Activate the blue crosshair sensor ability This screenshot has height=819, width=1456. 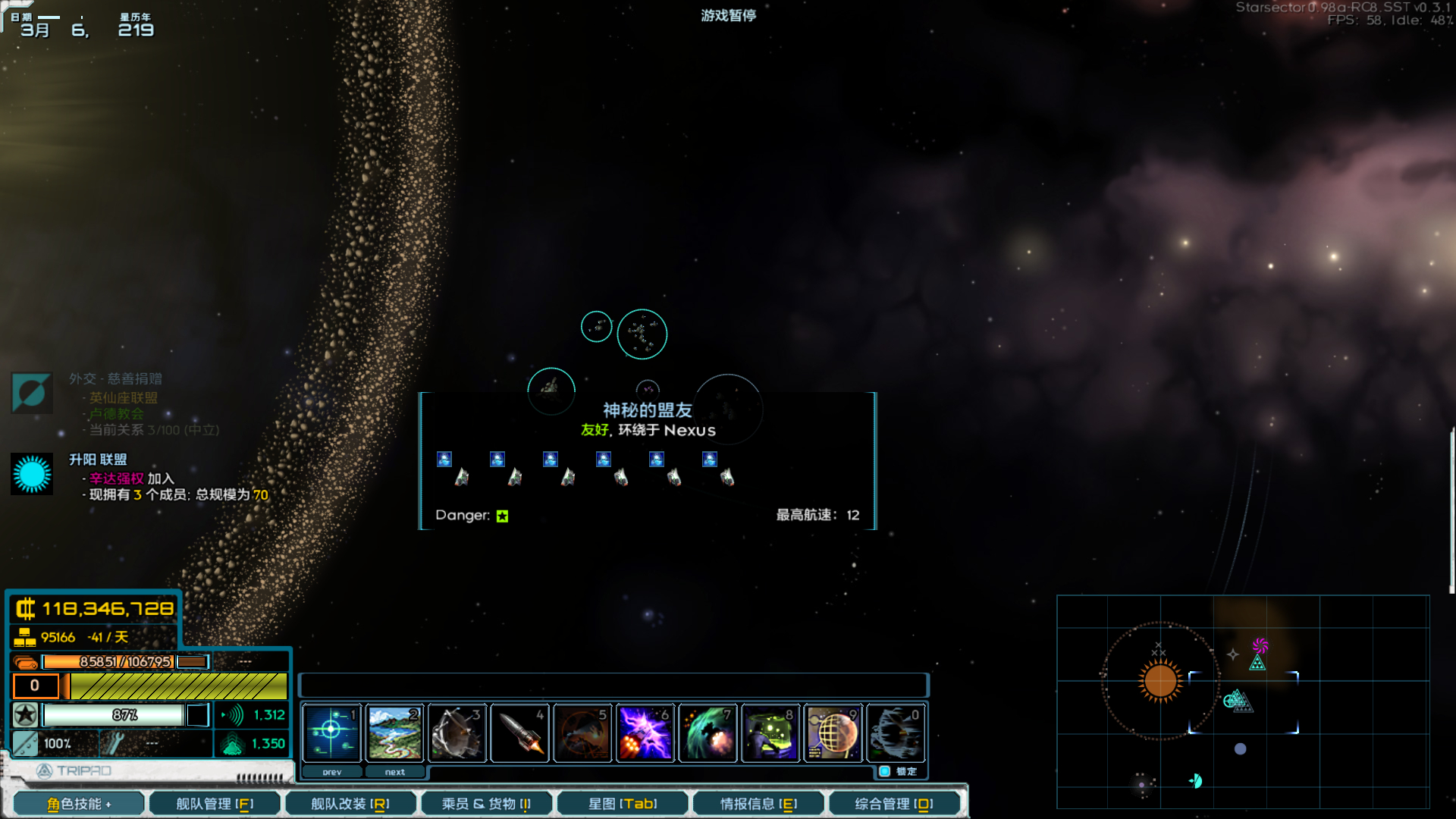[331, 733]
